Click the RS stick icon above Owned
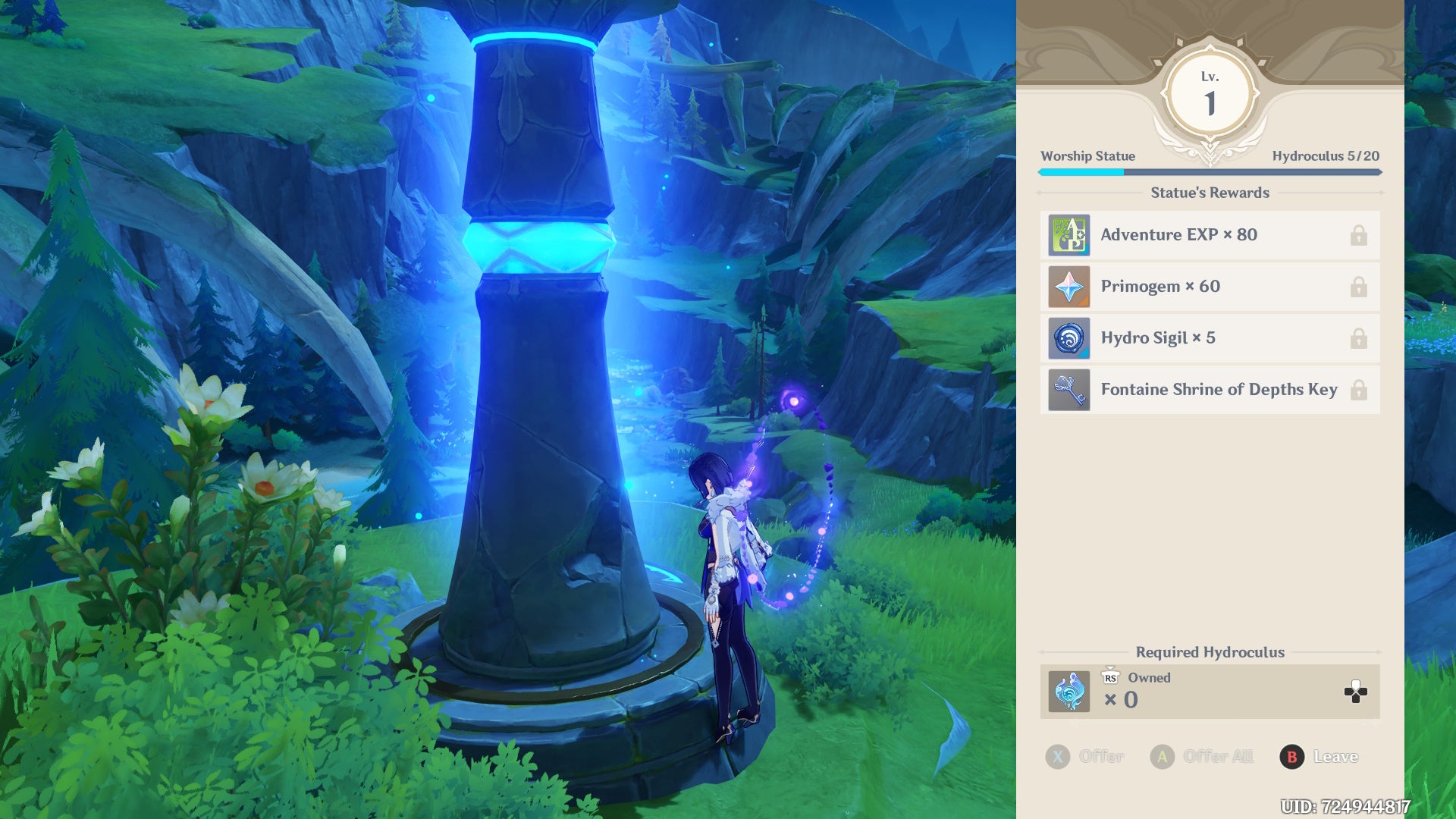This screenshot has width=1456, height=819. click(1109, 677)
